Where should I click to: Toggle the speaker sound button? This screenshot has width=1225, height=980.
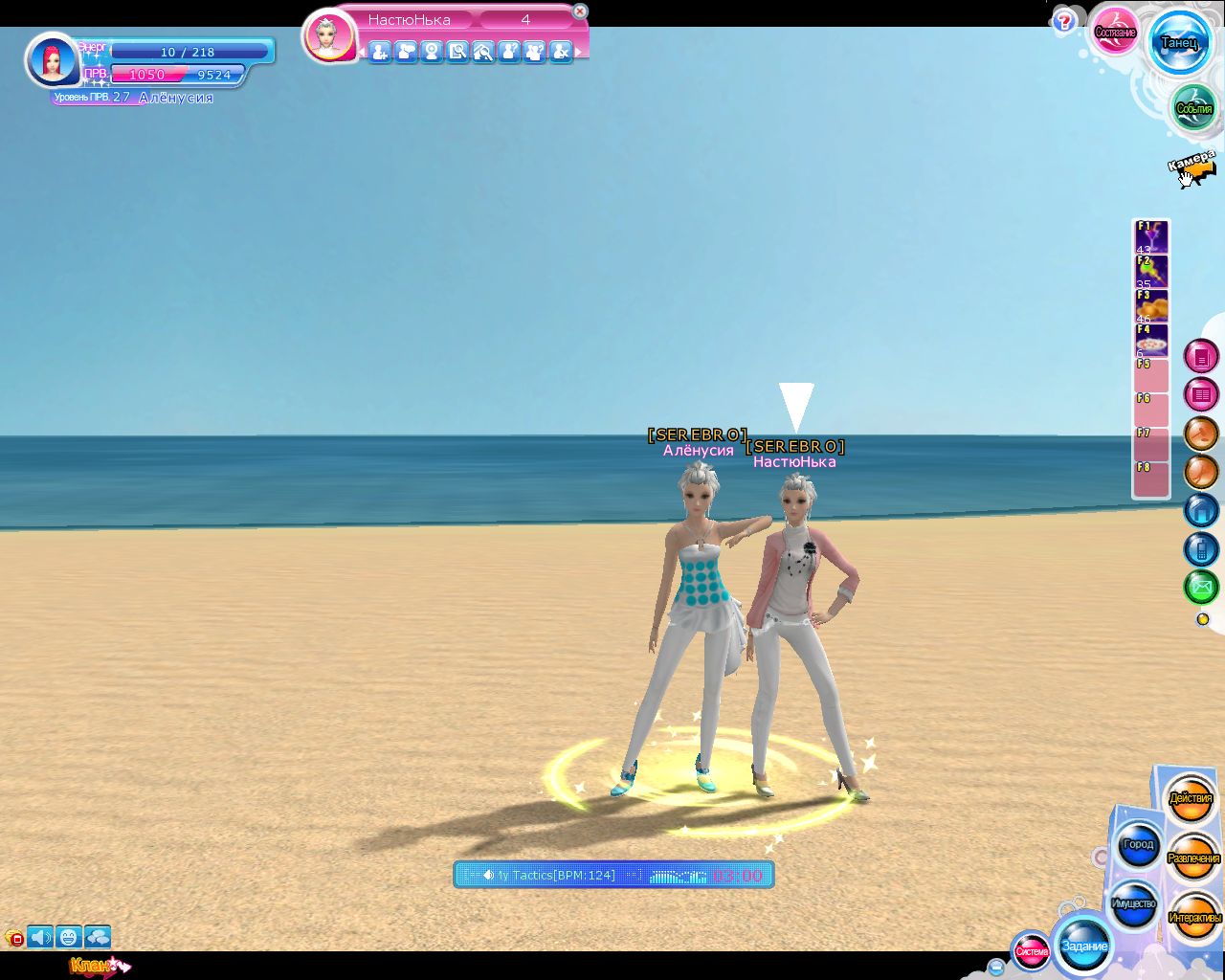click(40, 937)
